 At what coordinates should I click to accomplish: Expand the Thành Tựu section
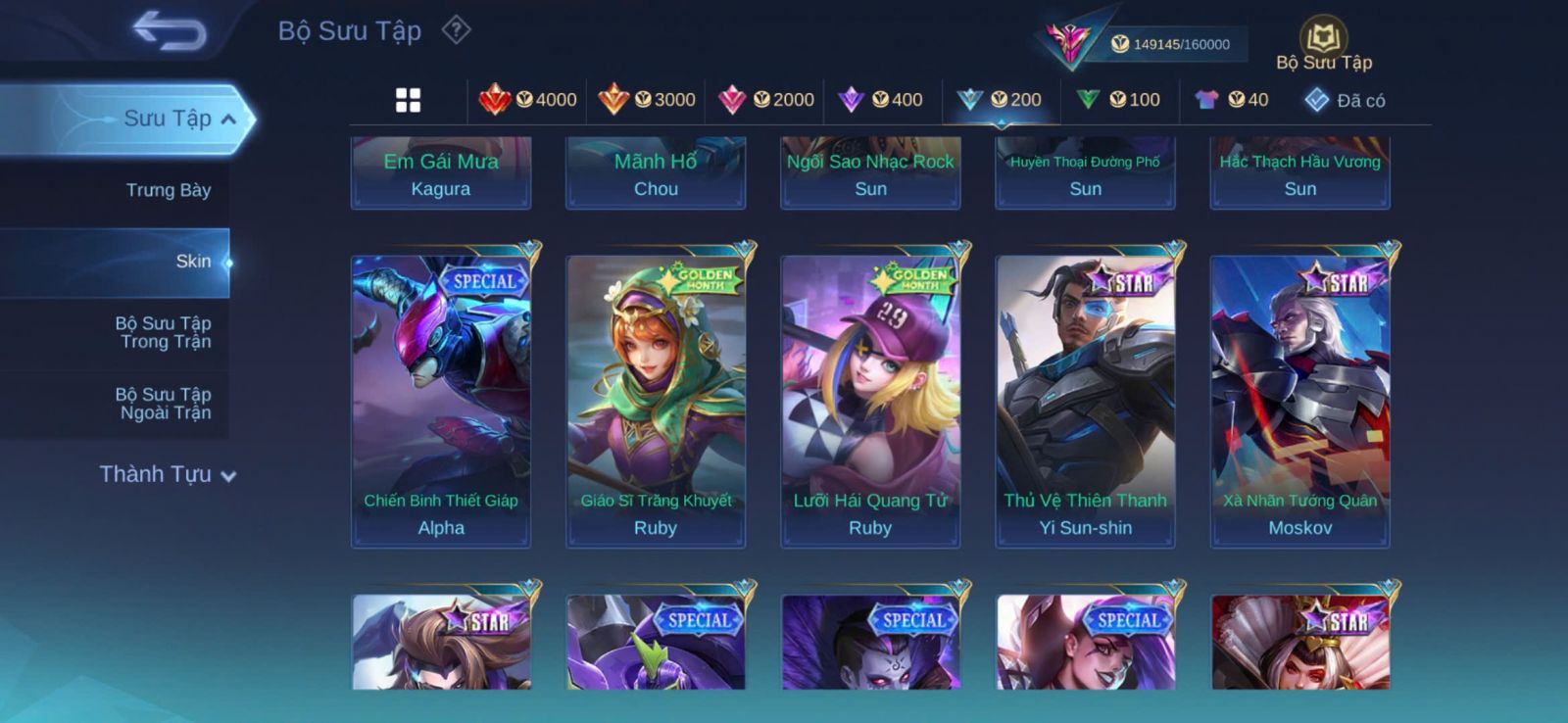pos(168,474)
